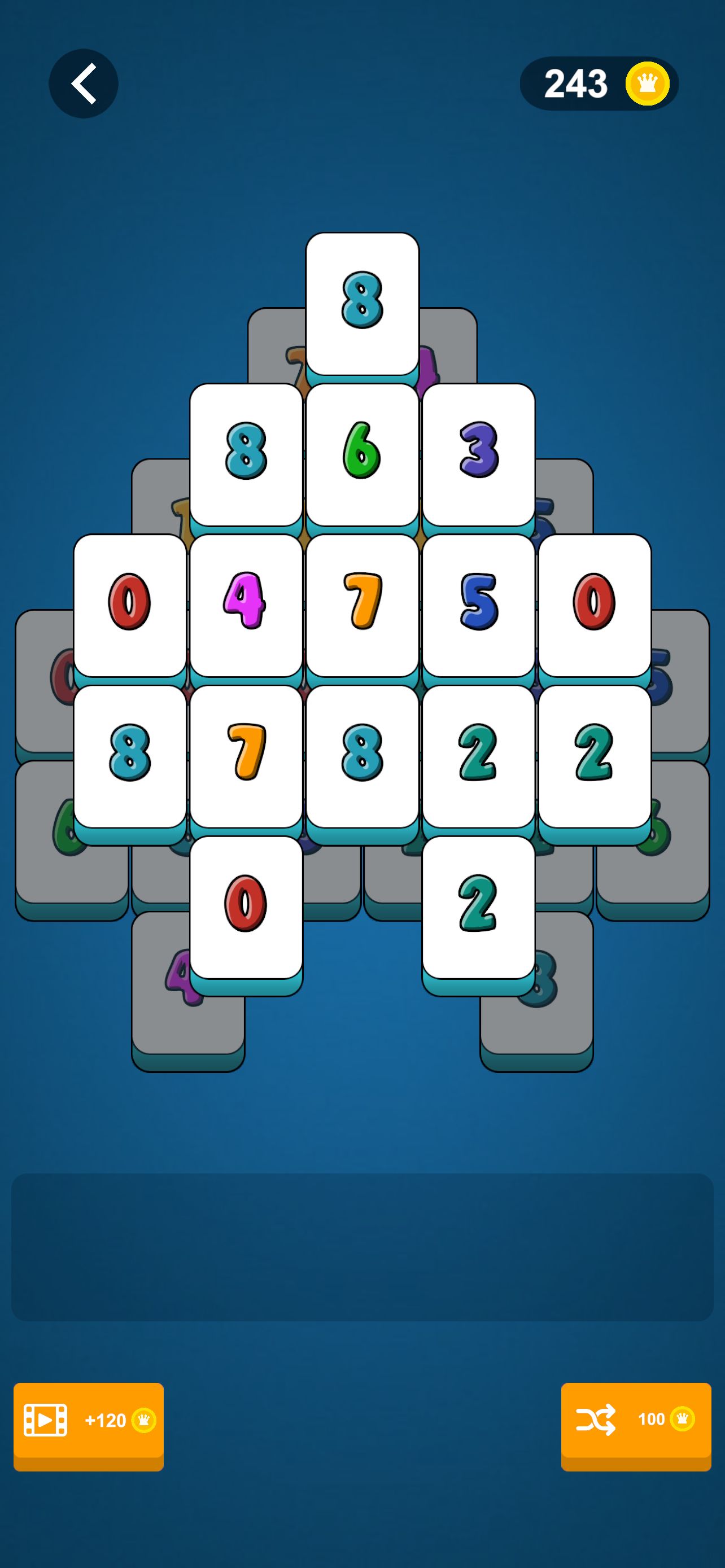Watch video ad for +120 coins

(x=88, y=1420)
